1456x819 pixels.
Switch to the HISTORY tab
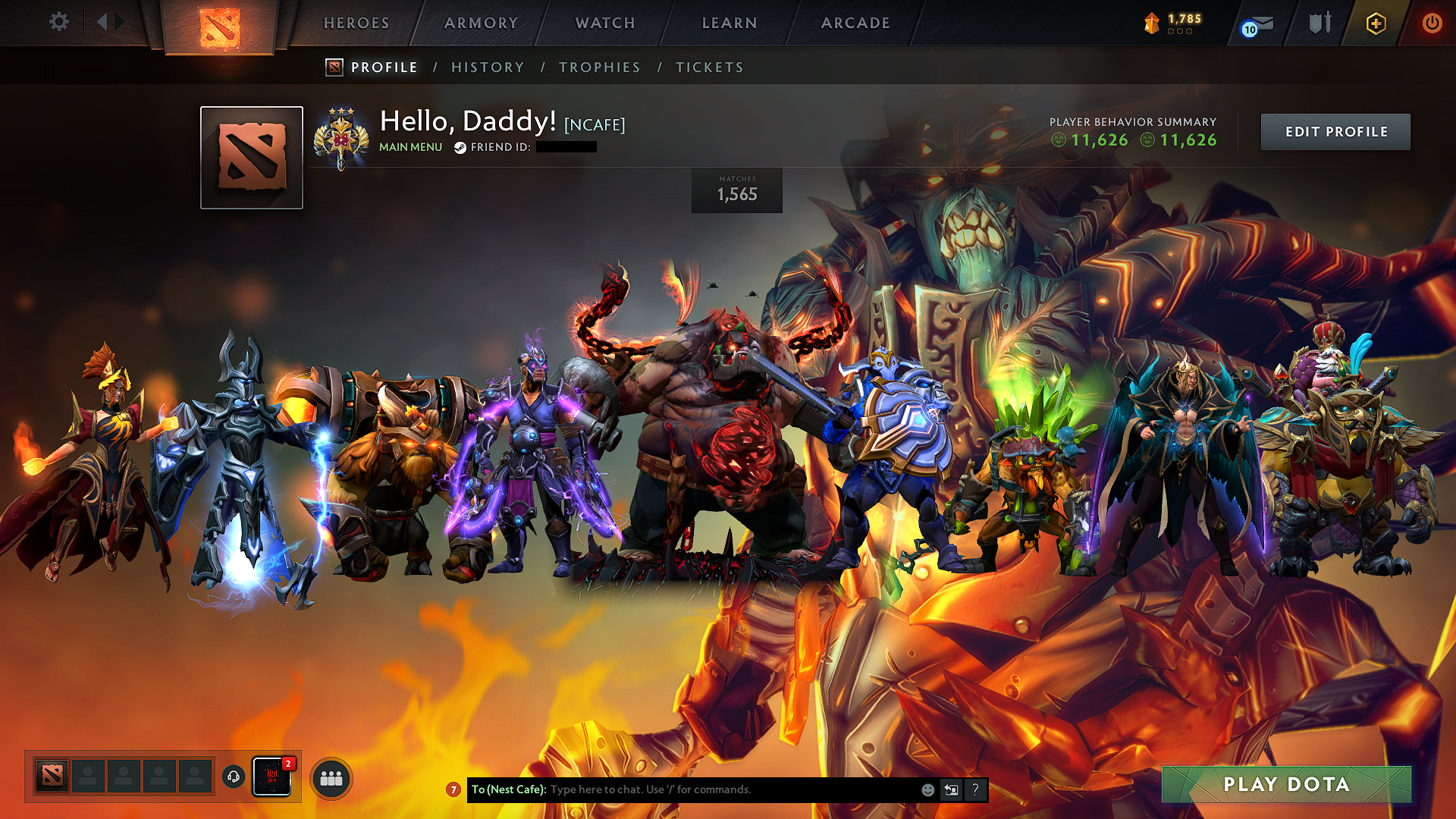click(488, 67)
